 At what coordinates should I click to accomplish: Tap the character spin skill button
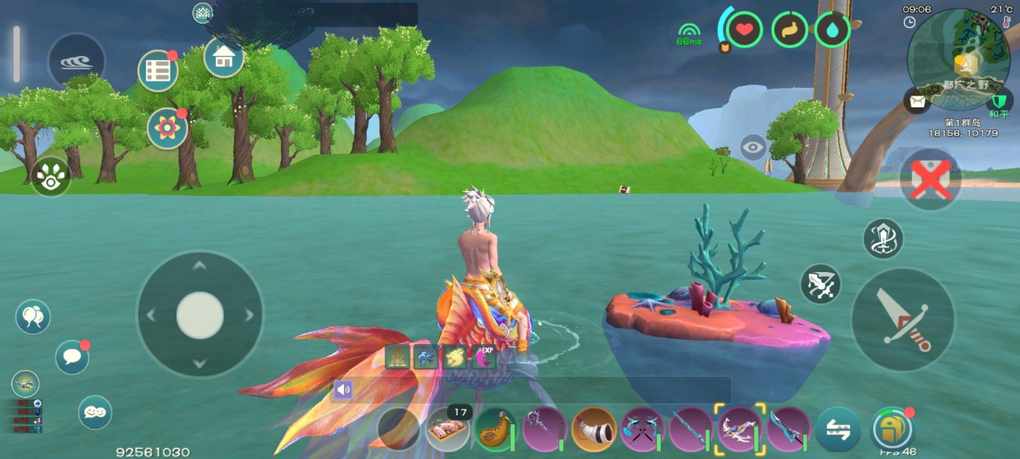882,239
